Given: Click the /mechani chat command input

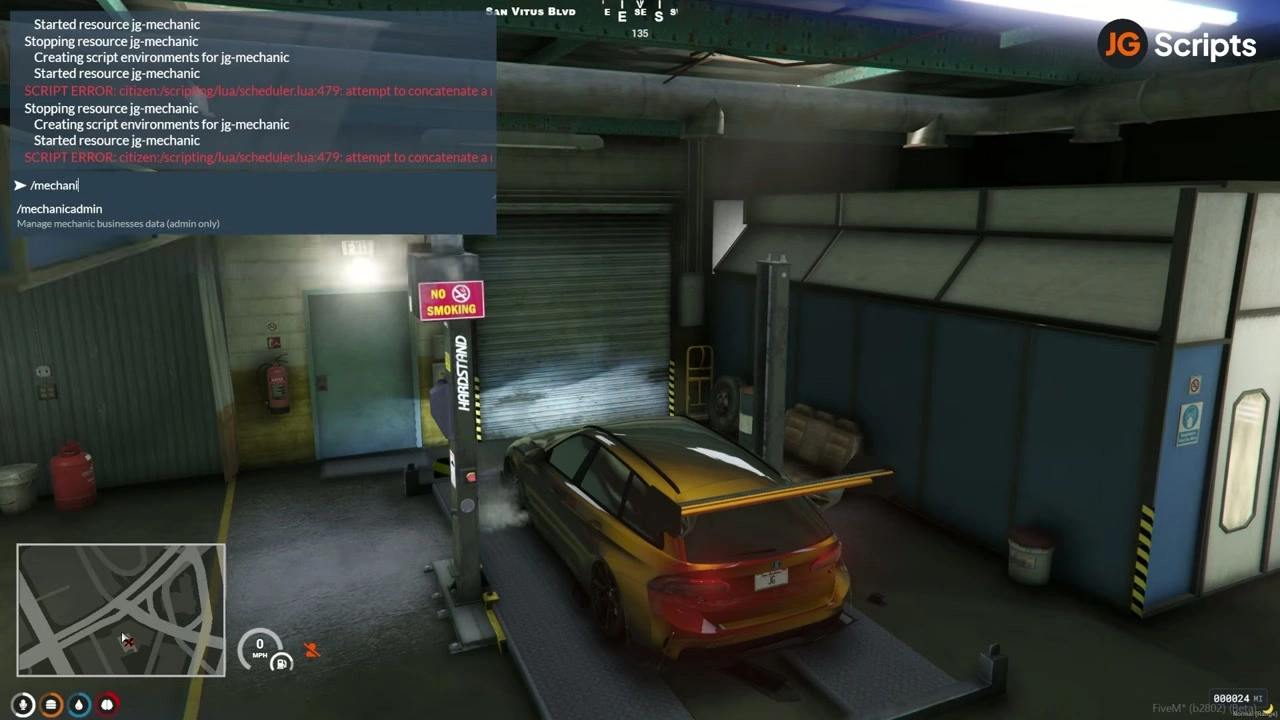Looking at the screenshot, I should (x=250, y=185).
